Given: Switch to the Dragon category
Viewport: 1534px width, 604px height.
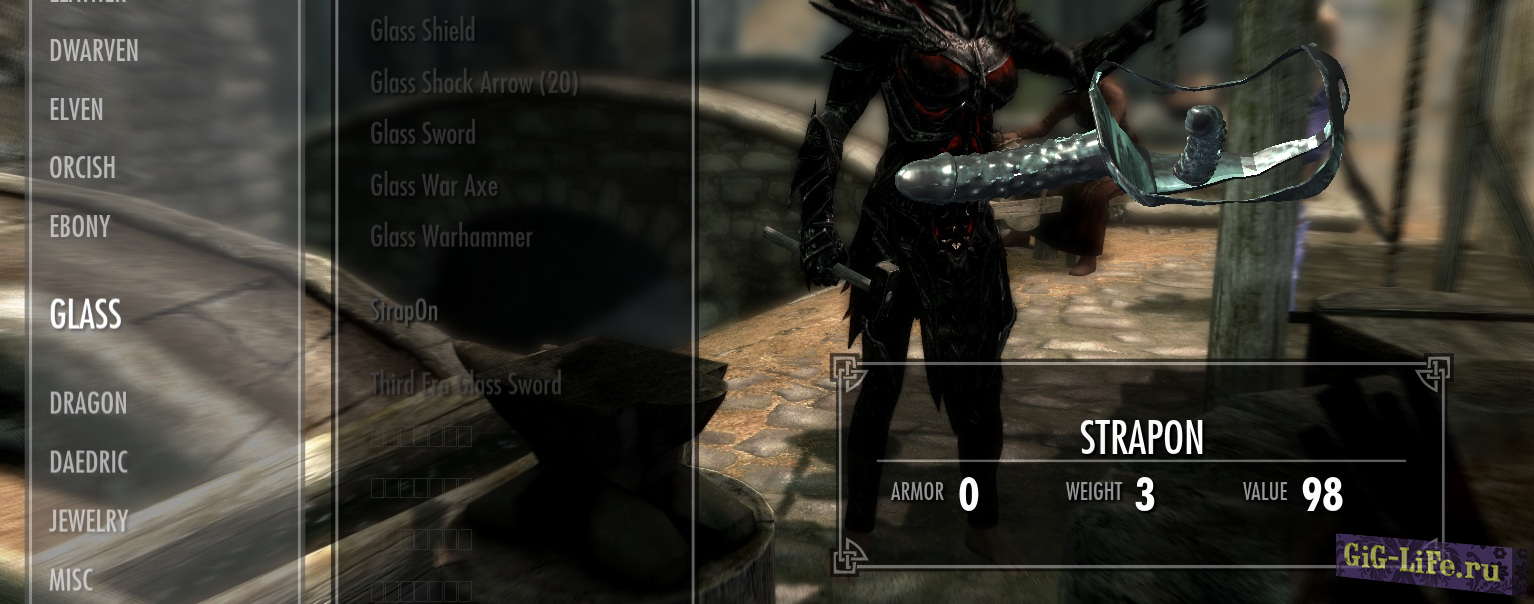Looking at the screenshot, I should [x=88, y=404].
